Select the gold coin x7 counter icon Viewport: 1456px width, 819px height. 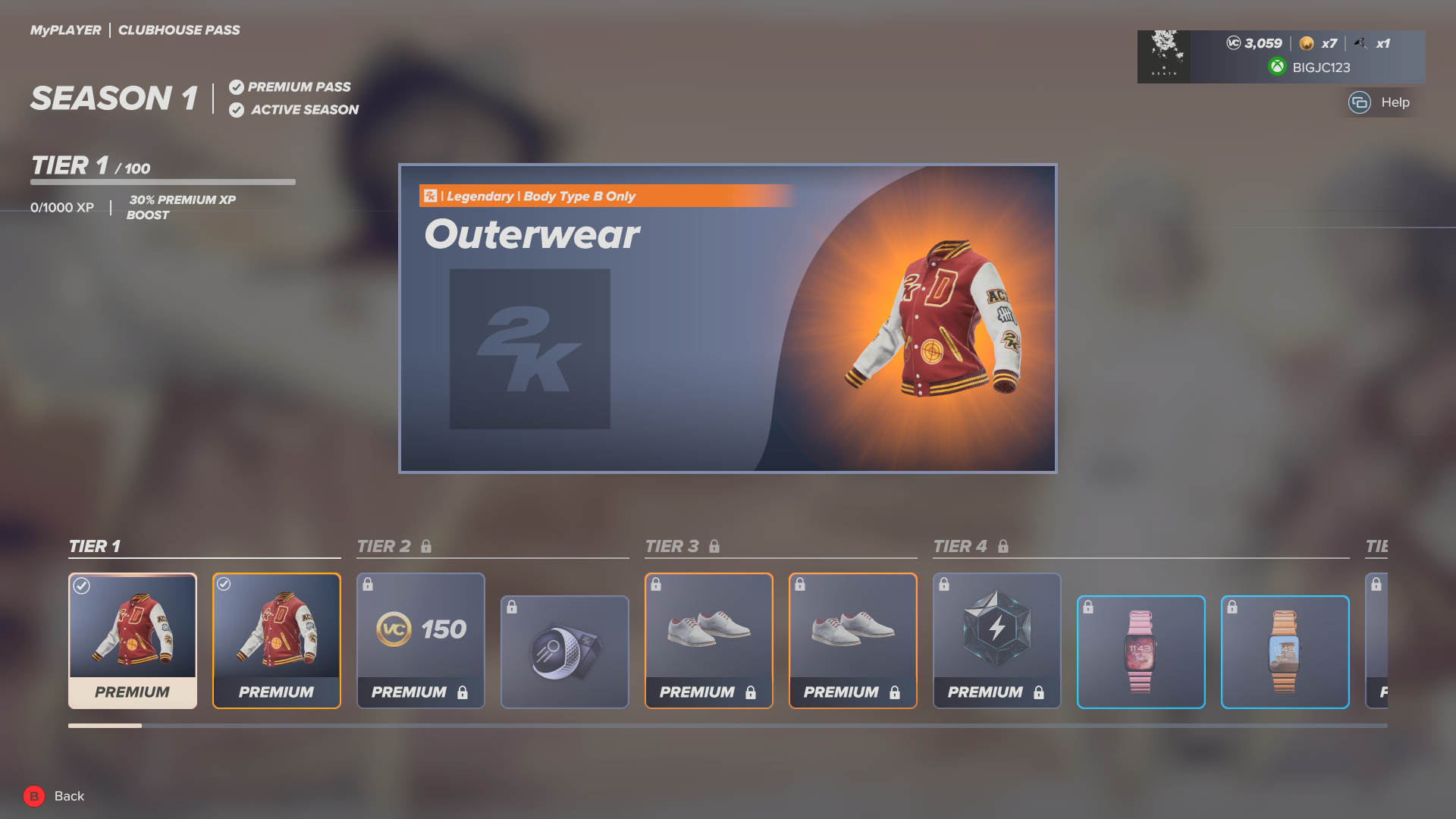click(1306, 43)
